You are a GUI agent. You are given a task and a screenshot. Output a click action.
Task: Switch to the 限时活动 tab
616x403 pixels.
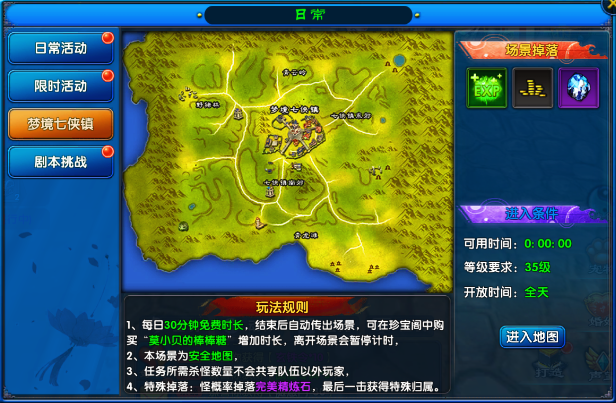point(60,85)
